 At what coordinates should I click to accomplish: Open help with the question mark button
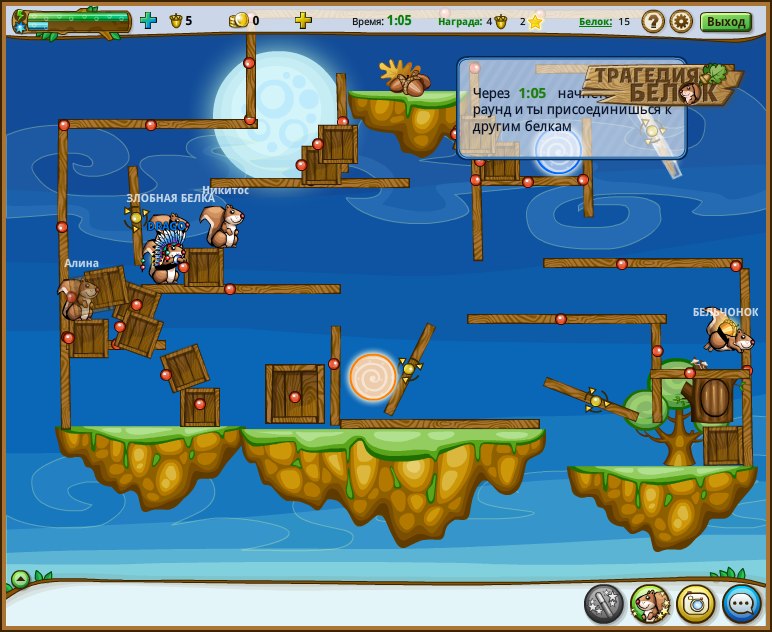coord(653,21)
